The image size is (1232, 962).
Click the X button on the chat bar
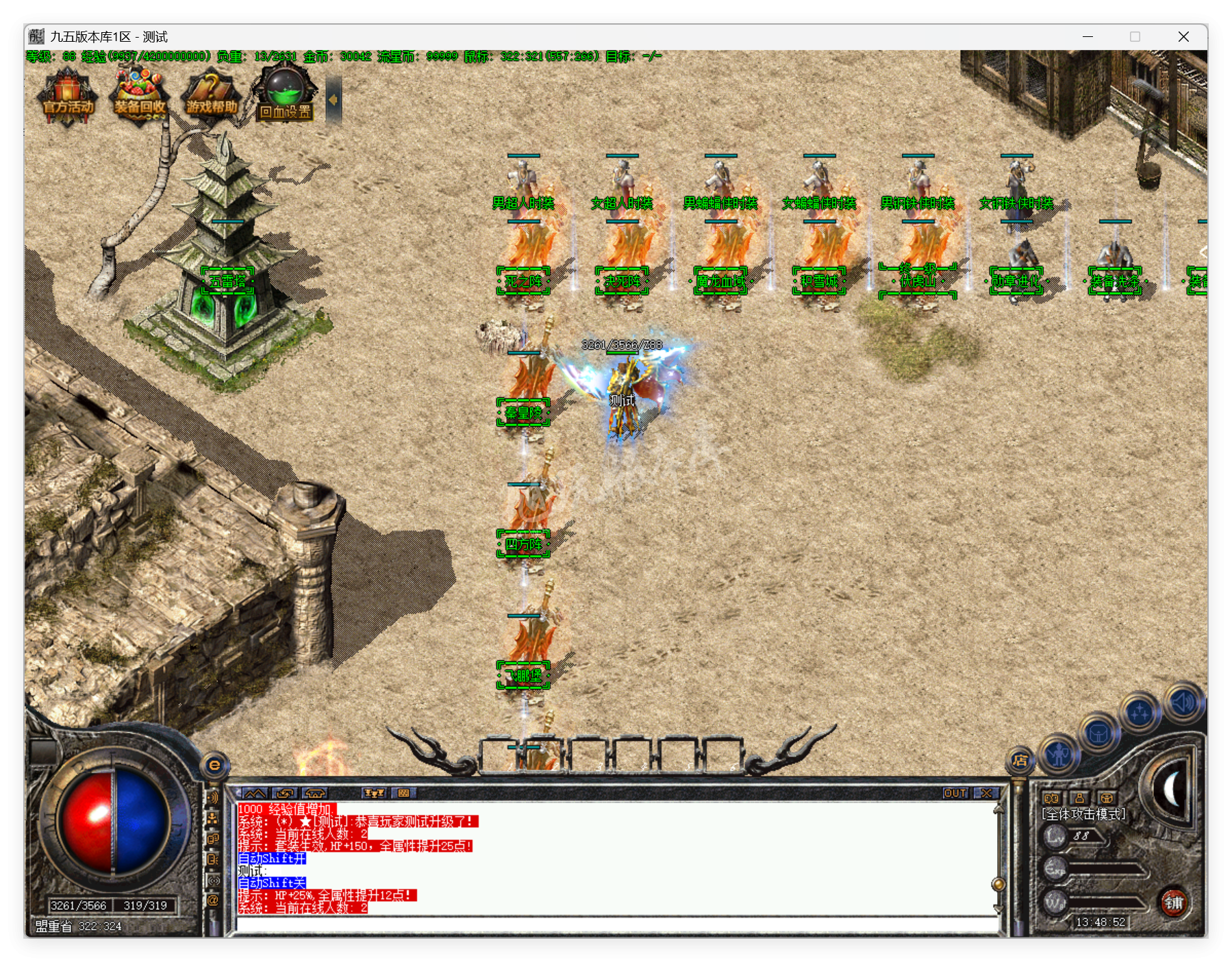coord(986,793)
